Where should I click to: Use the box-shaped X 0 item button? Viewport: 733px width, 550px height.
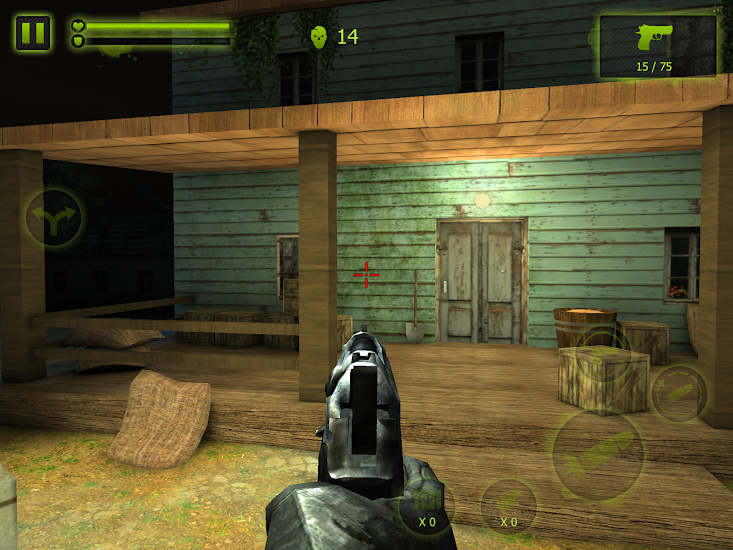pos(427,506)
